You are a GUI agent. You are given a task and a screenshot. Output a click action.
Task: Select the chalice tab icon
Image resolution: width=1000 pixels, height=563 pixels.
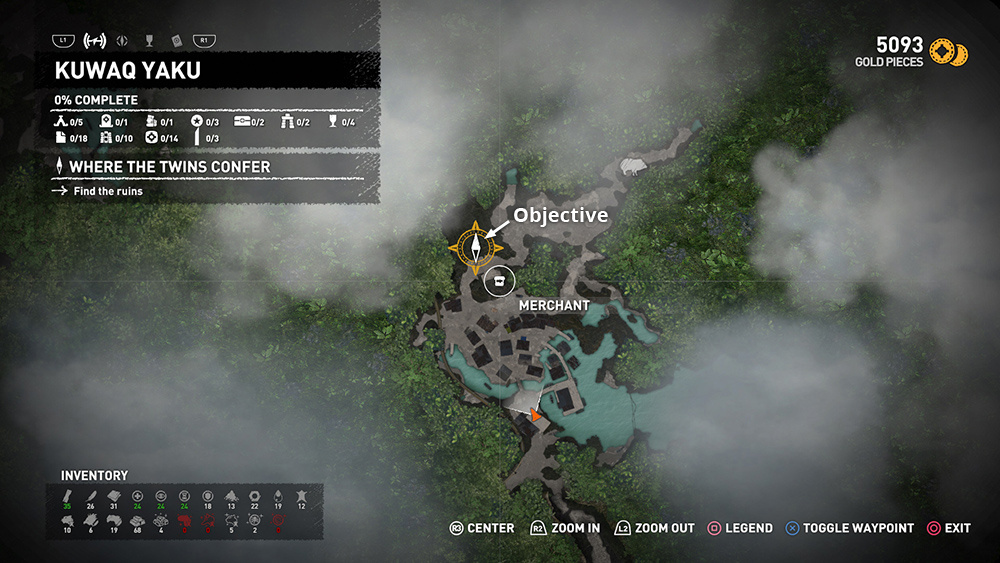[149, 41]
